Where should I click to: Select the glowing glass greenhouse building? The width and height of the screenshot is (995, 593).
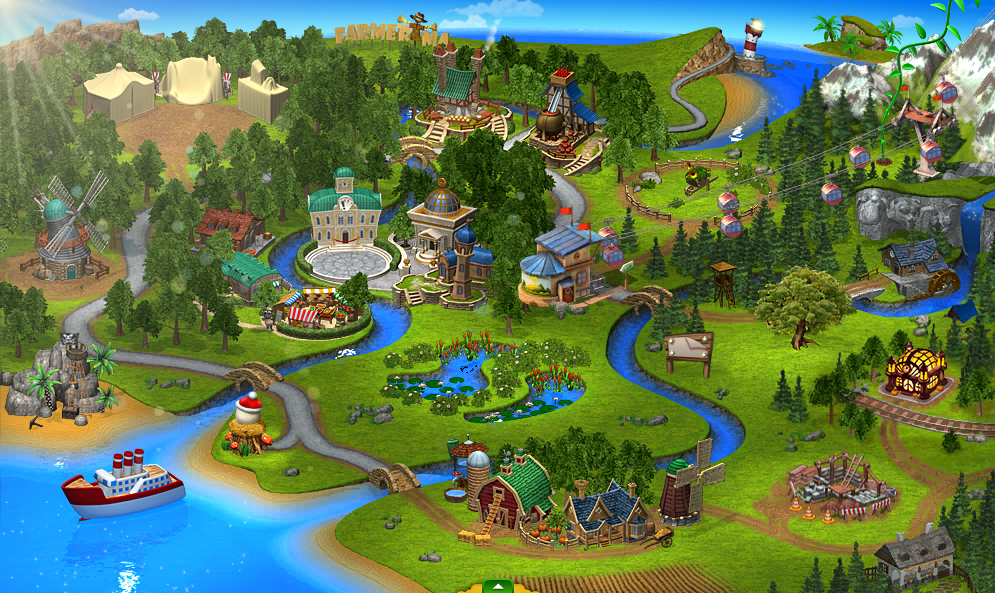point(914,371)
